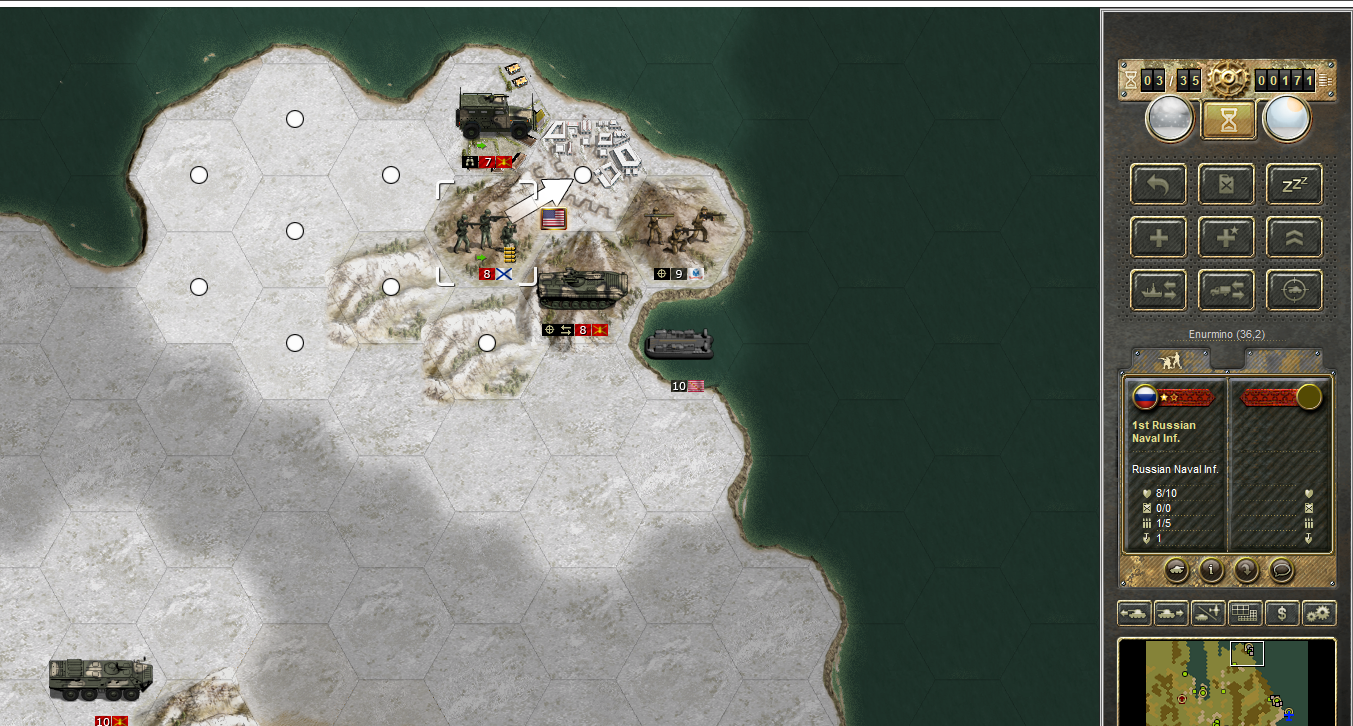Click the tank crosshair button
1353x726 pixels.
point(1294,290)
